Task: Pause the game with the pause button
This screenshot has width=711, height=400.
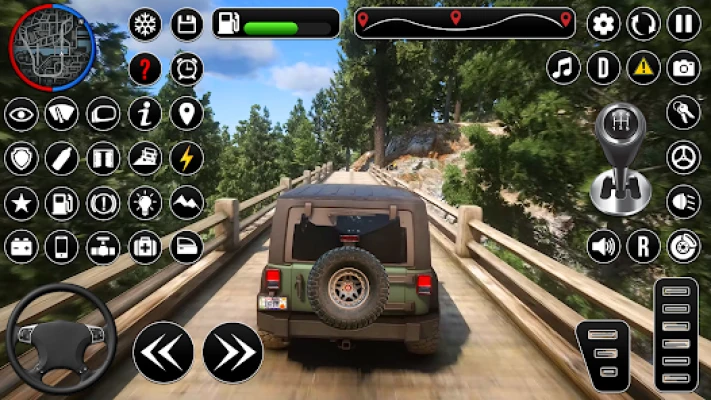Action: [684, 23]
